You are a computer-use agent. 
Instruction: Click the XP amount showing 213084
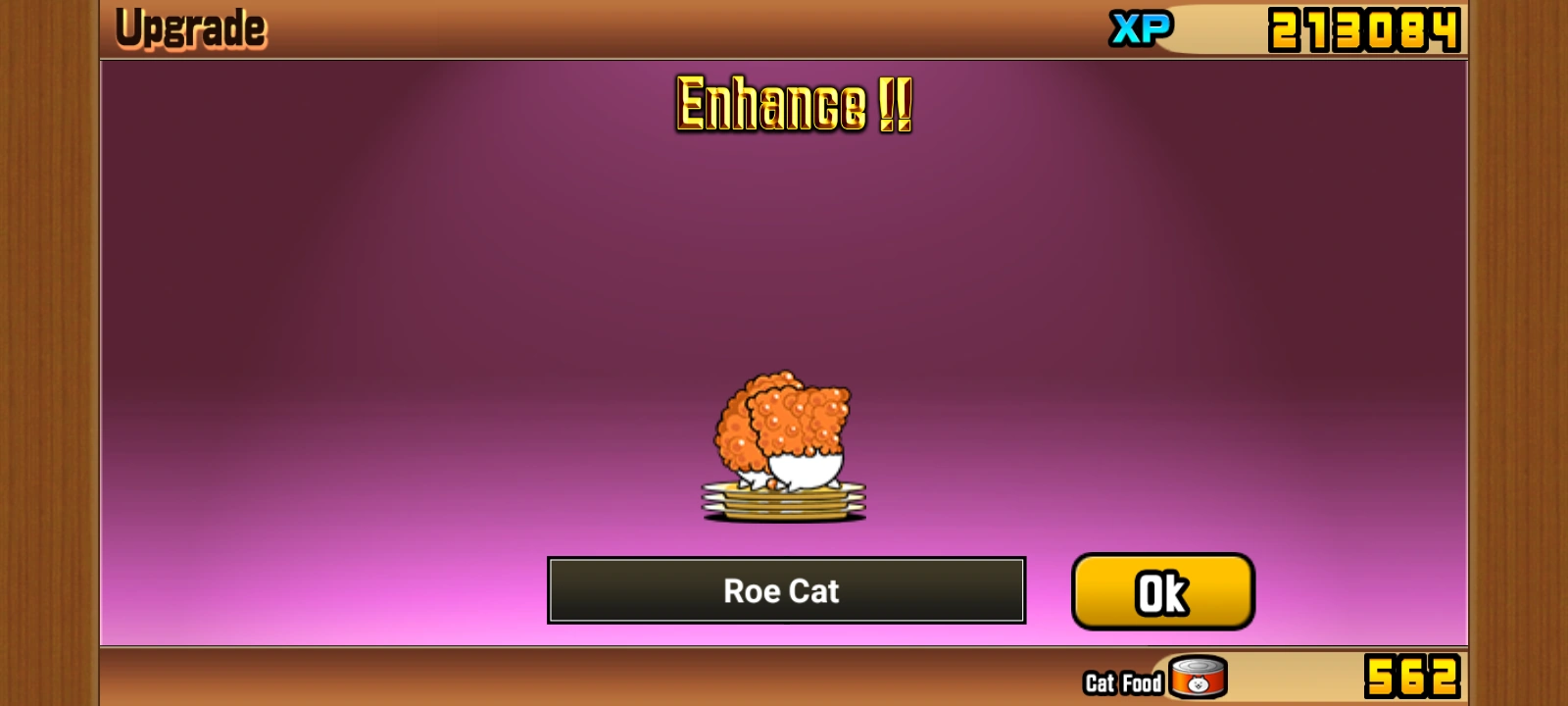pyautogui.click(x=1362, y=27)
